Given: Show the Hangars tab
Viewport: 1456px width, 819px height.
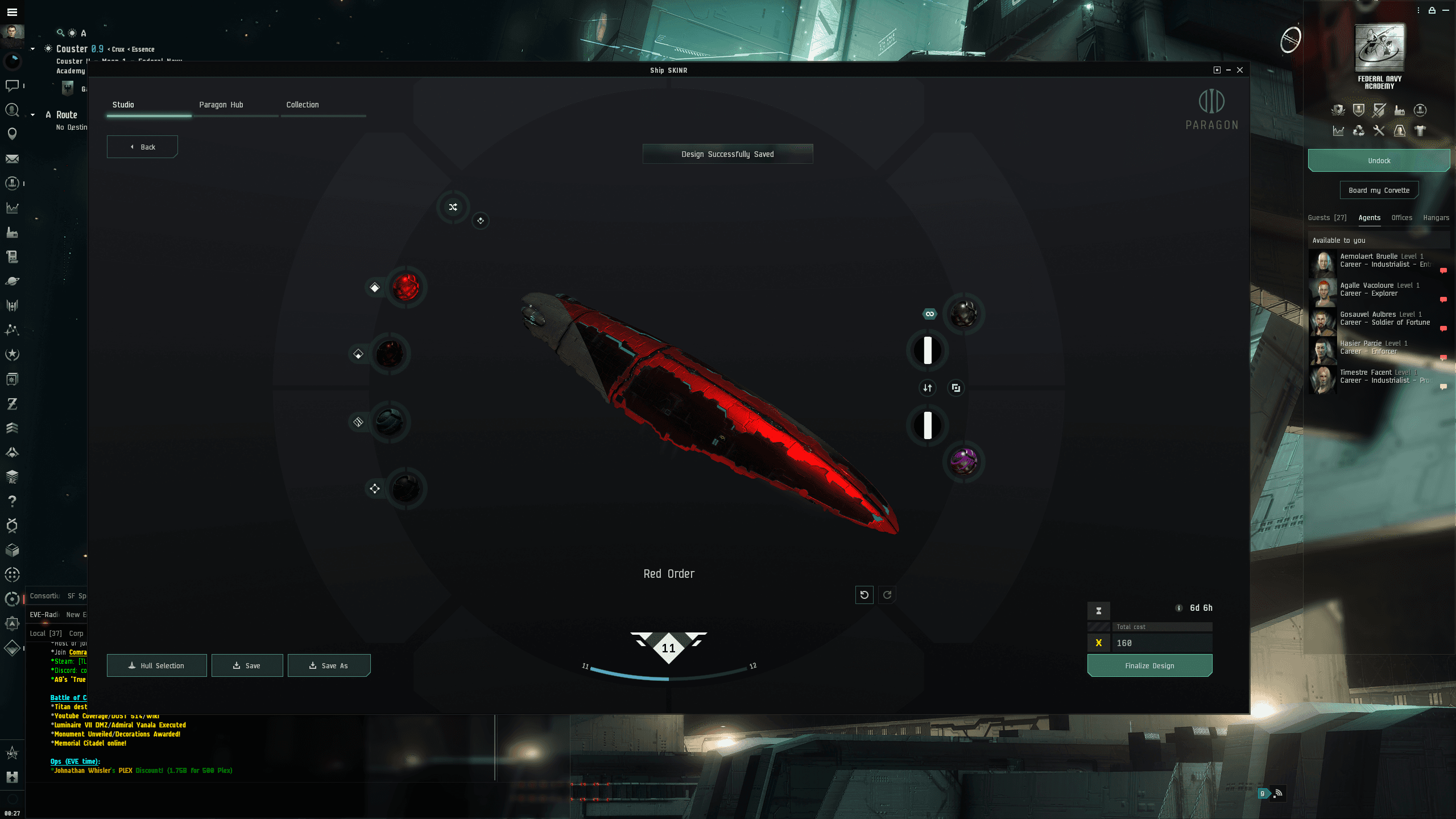Looking at the screenshot, I should tap(1436, 218).
